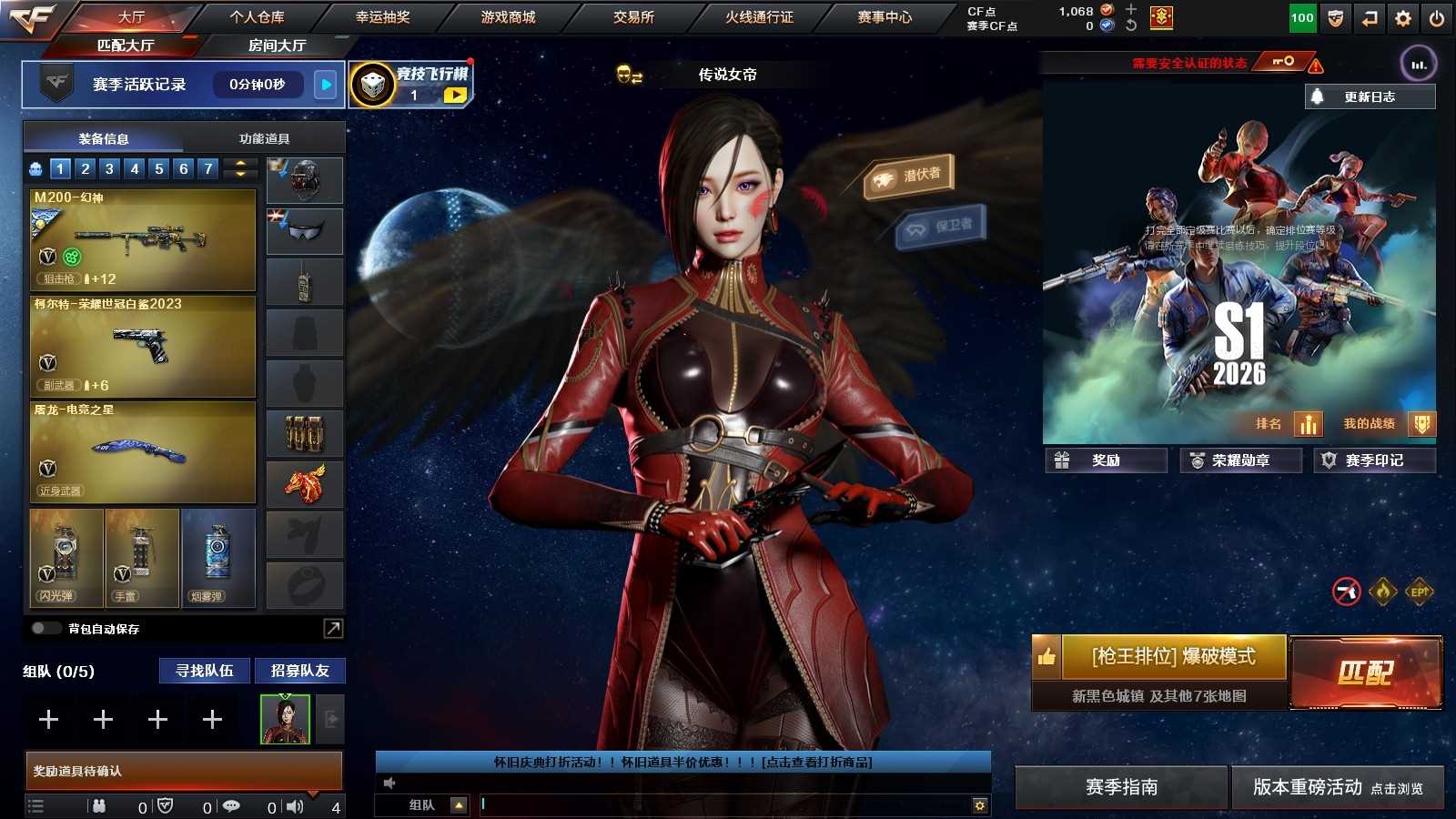The image size is (1456, 819).
Task: Click the 寻找队伍 button
Action: click(x=205, y=671)
